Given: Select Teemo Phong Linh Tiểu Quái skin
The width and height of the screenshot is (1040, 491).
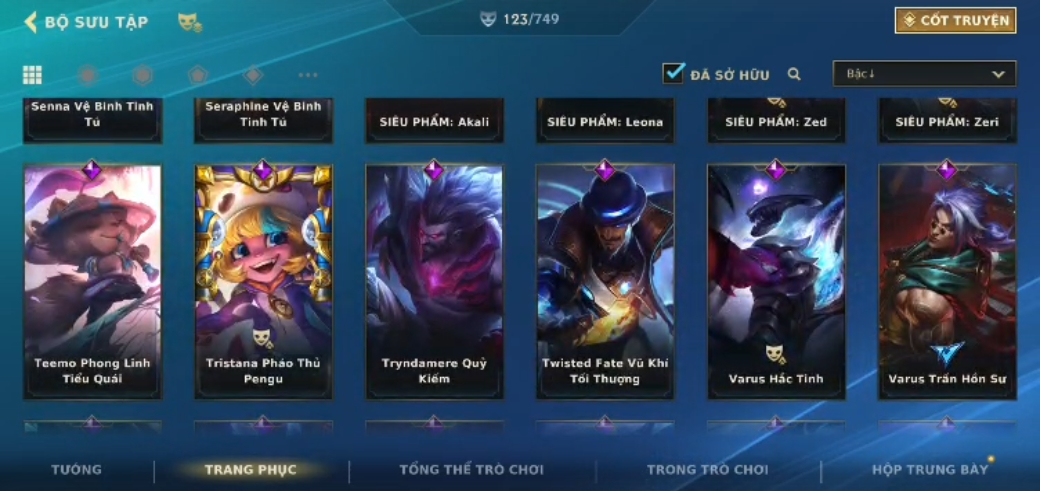Looking at the screenshot, I should 92,281.
